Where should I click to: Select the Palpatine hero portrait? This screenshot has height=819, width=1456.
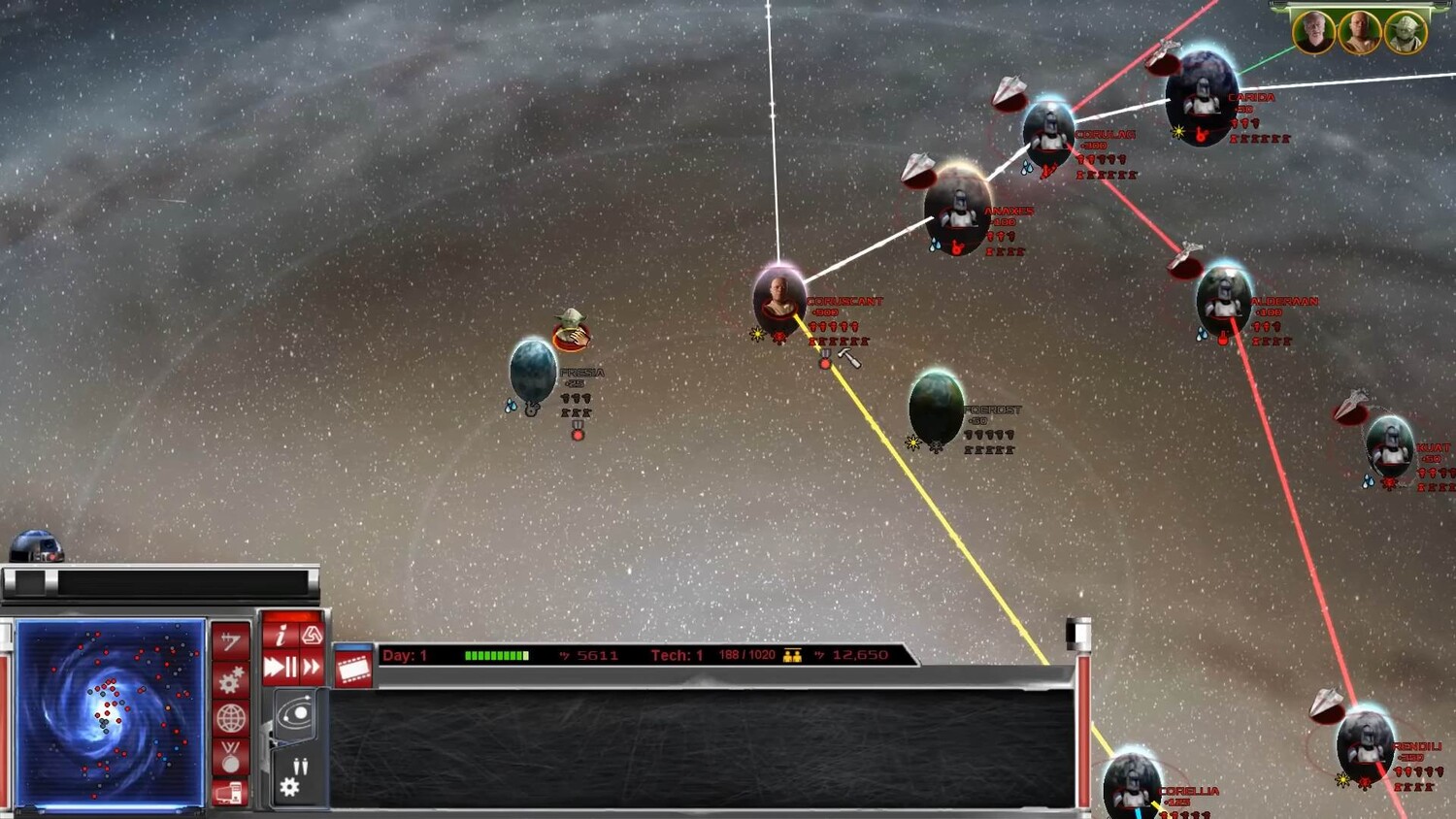(1313, 33)
